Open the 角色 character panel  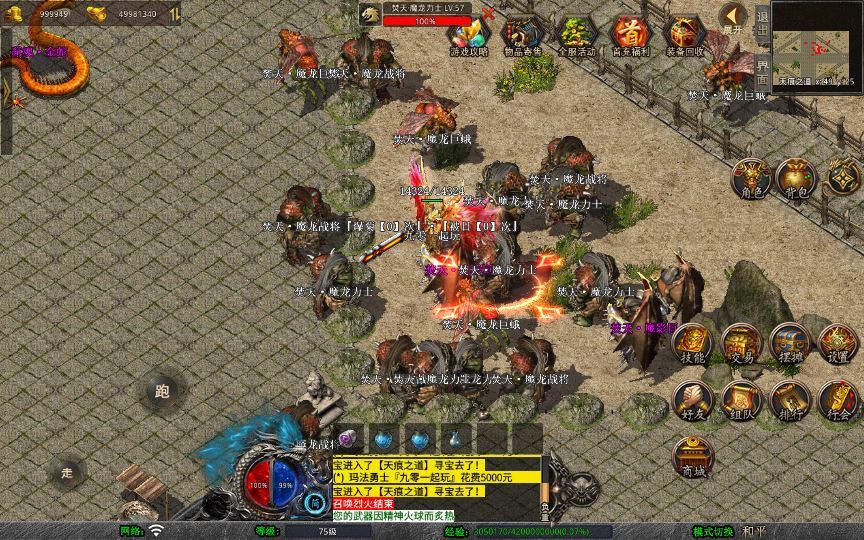tap(750, 177)
